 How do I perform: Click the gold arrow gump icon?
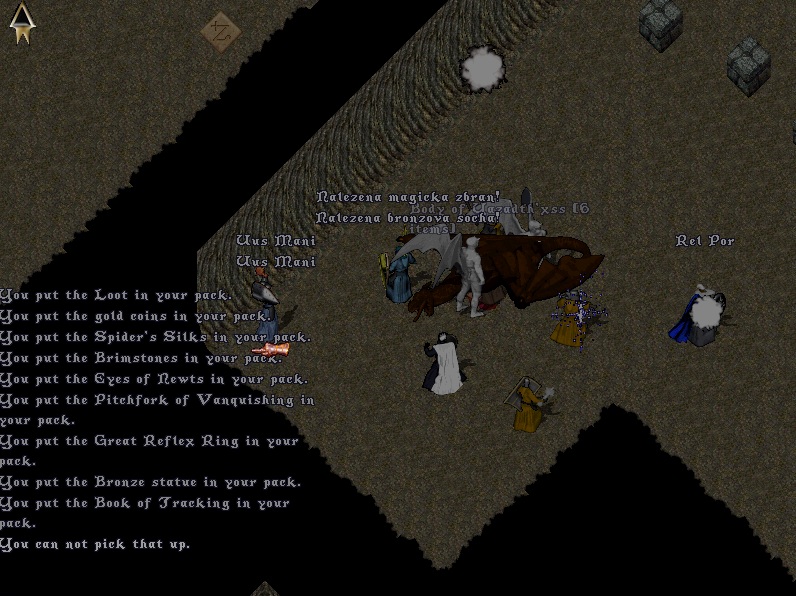coord(21,24)
